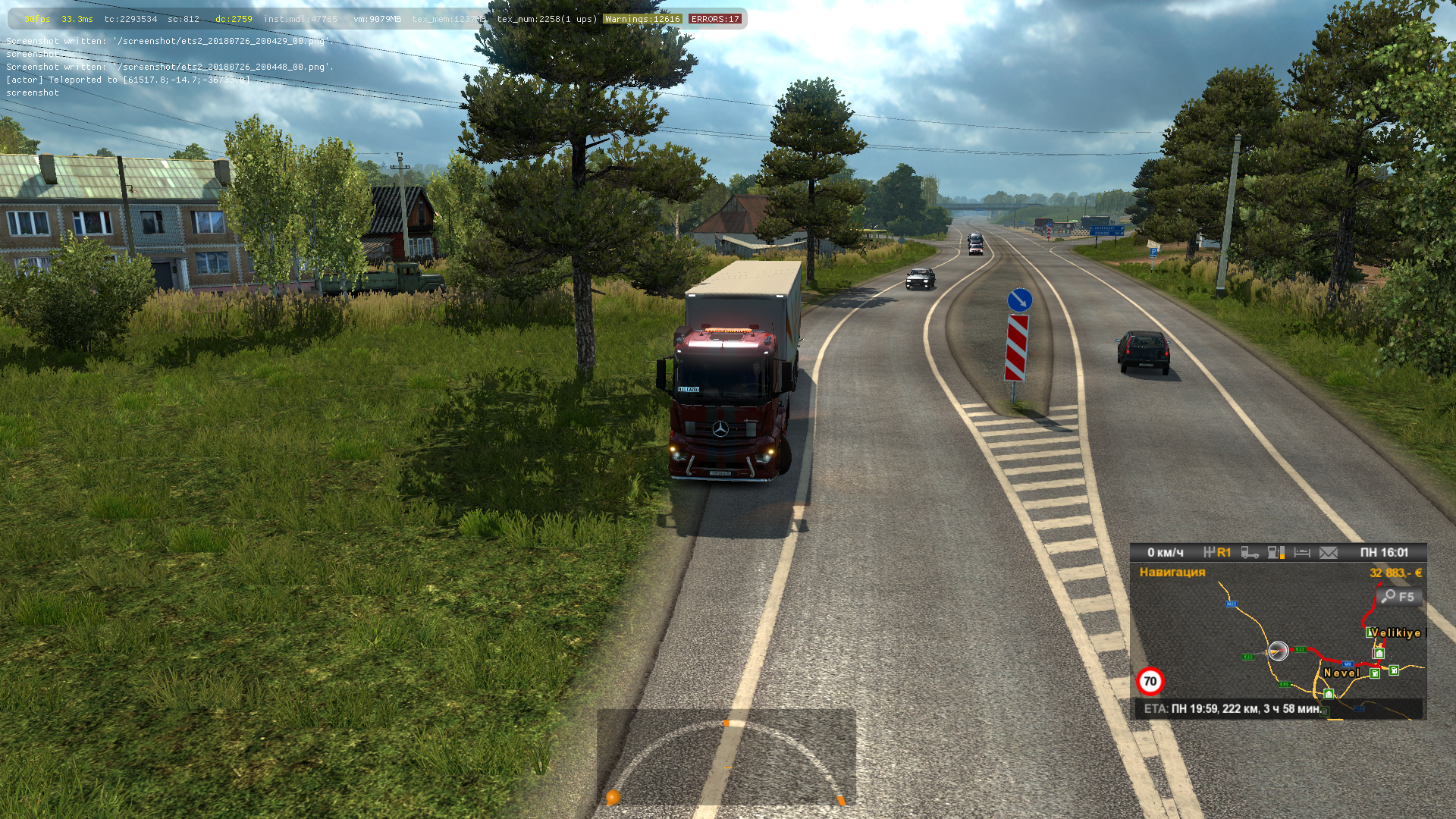Click the bed rest indicator icon
Screen dimensions: 1456x819
tap(1302, 553)
